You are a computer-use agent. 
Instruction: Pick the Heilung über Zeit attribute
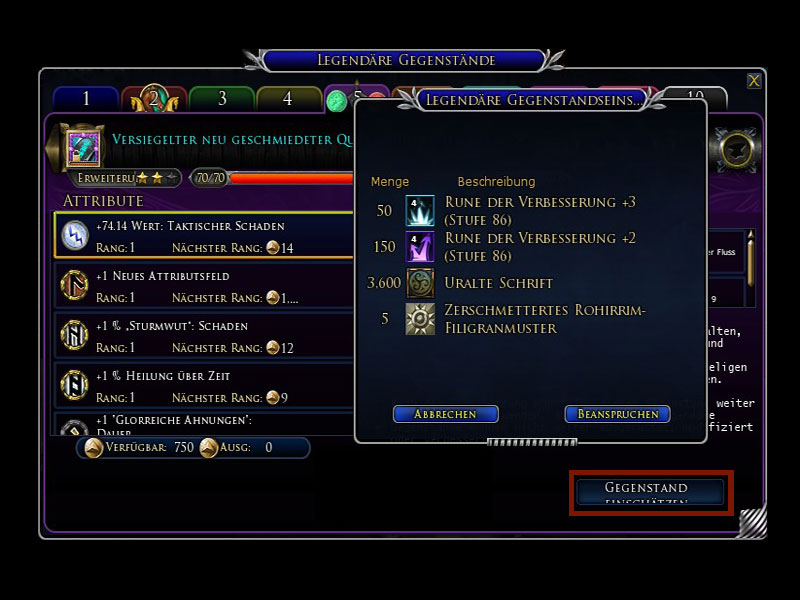pos(204,386)
